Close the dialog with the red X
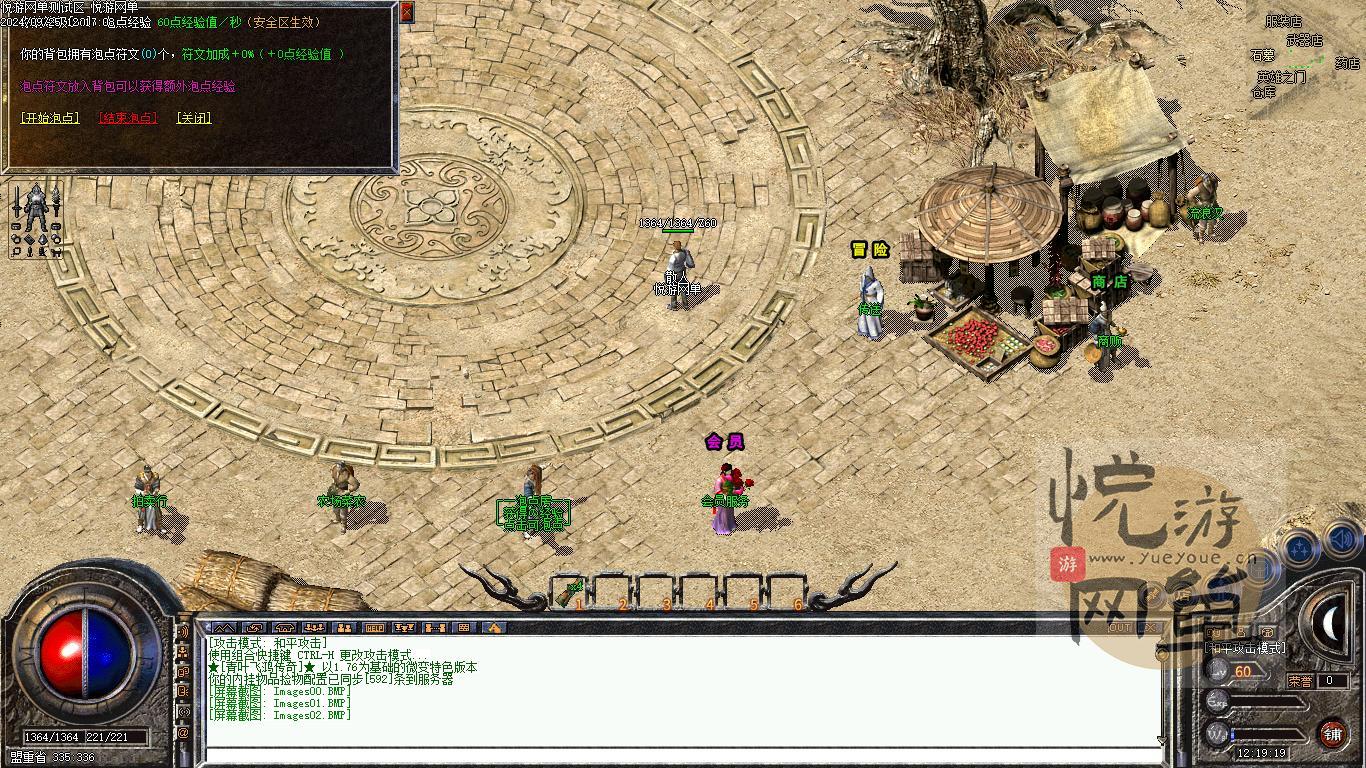The height and width of the screenshot is (768, 1366). [406, 12]
